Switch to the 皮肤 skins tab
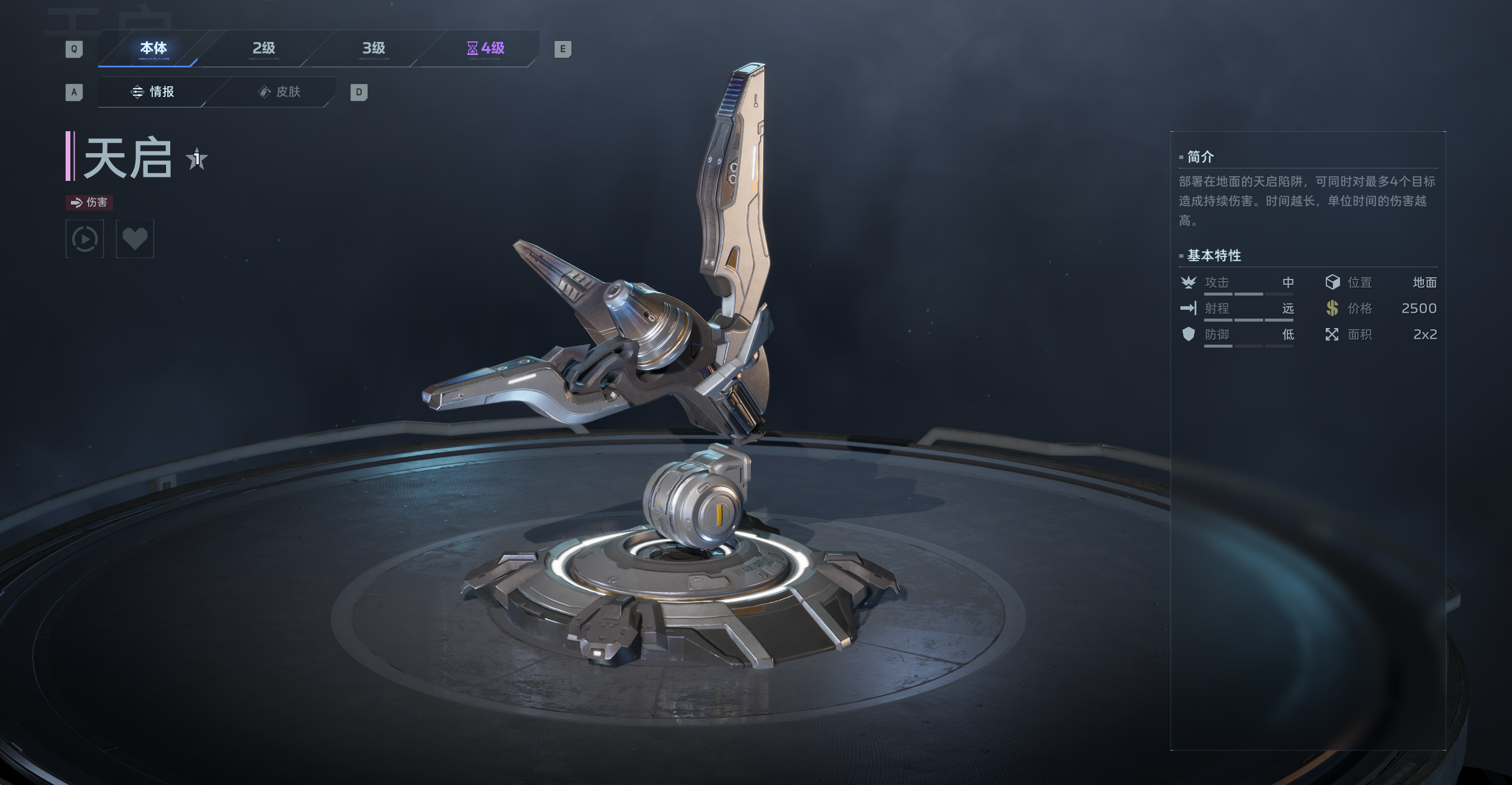 coord(280,92)
